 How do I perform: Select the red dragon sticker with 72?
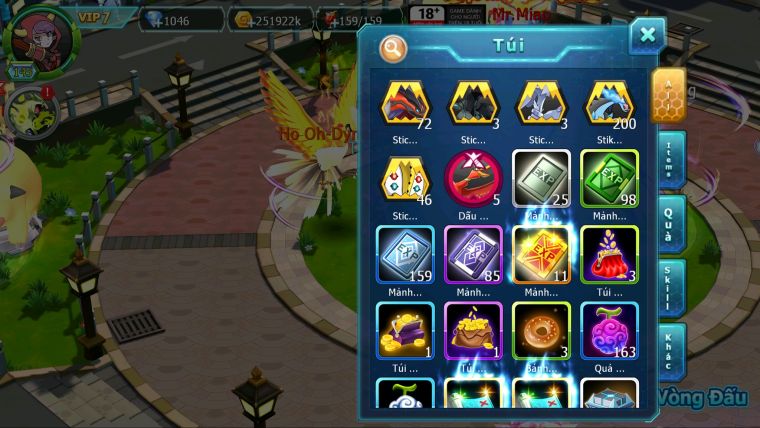pyautogui.click(x=404, y=104)
